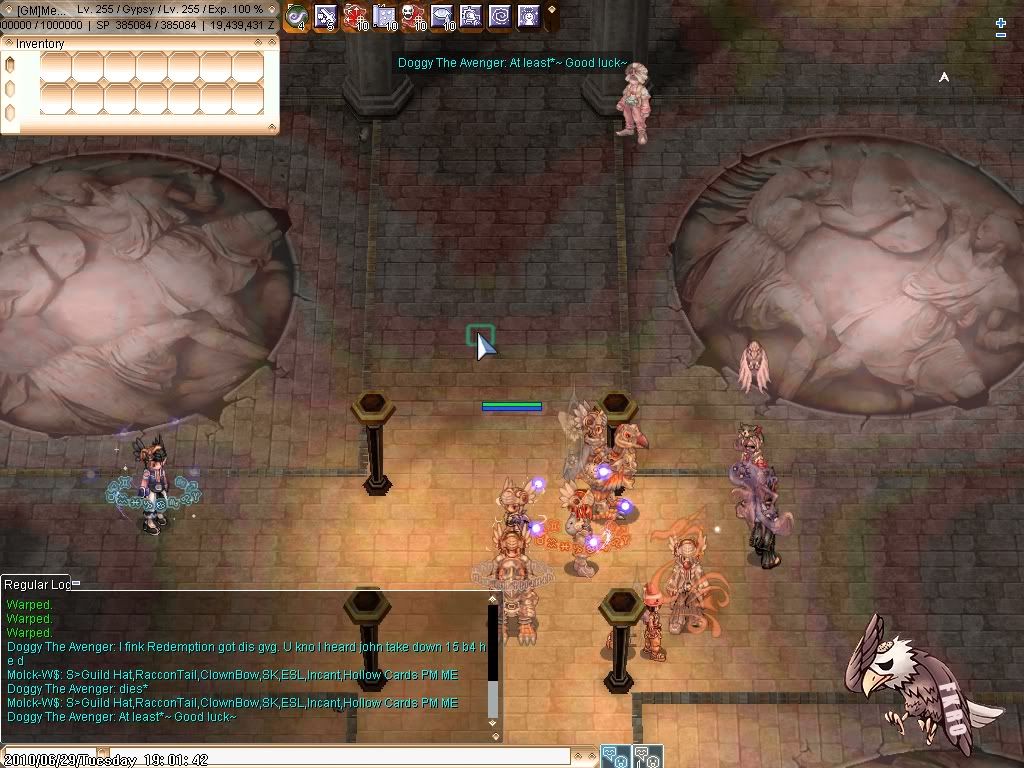The image size is (1024, 768).
Task: Activate the purple spiral hotbar skill
Action: 499,16
